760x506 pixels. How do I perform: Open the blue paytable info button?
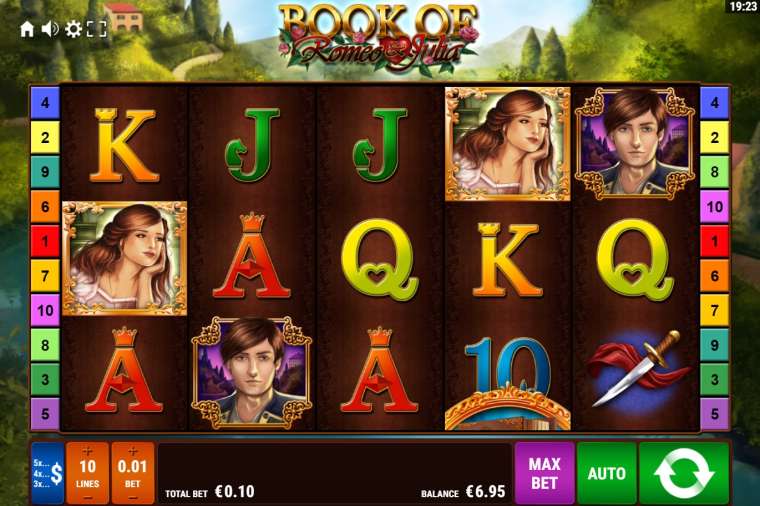[47, 473]
